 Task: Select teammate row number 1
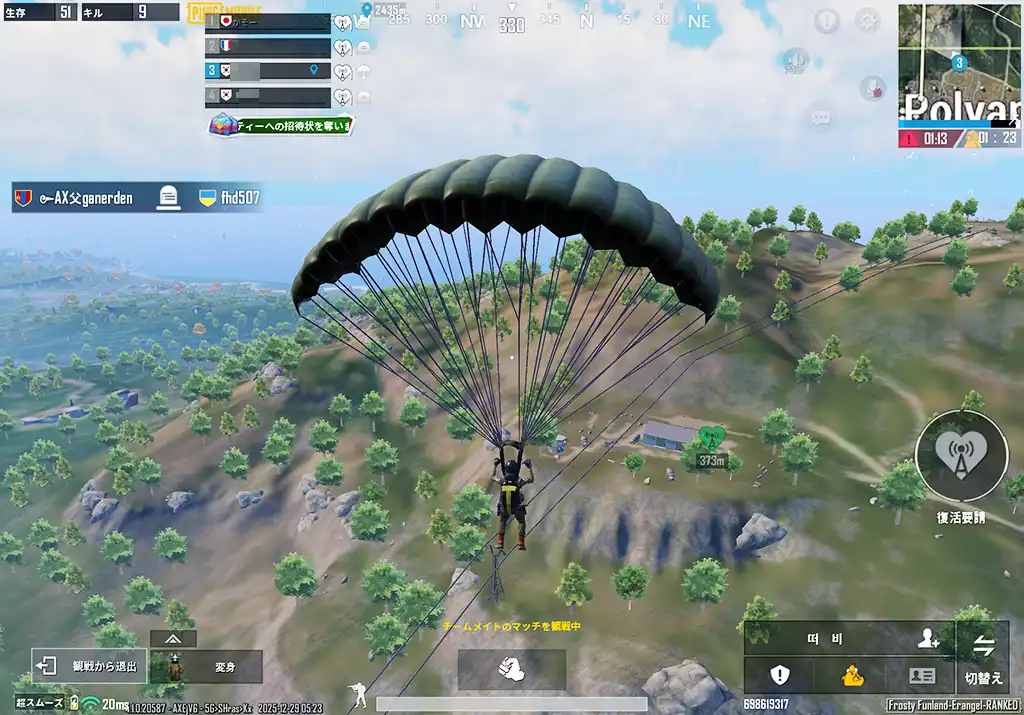point(268,22)
